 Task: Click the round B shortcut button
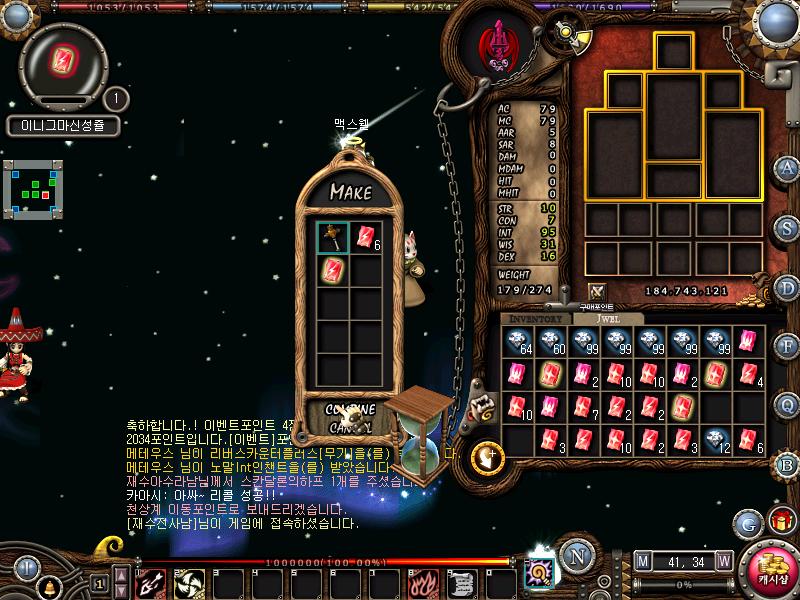click(787, 464)
